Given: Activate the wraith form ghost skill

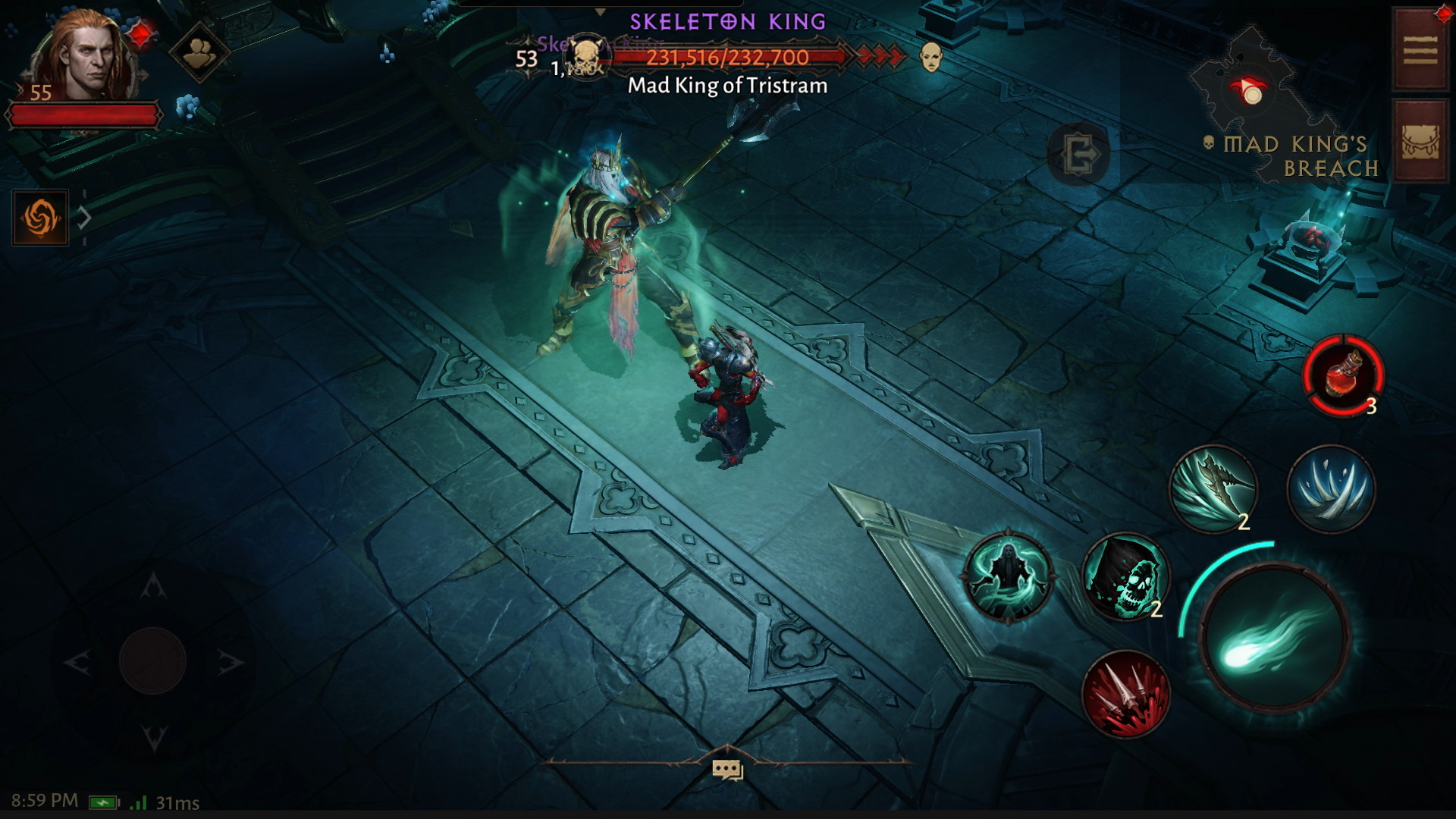Looking at the screenshot, I should (1008, 578).
